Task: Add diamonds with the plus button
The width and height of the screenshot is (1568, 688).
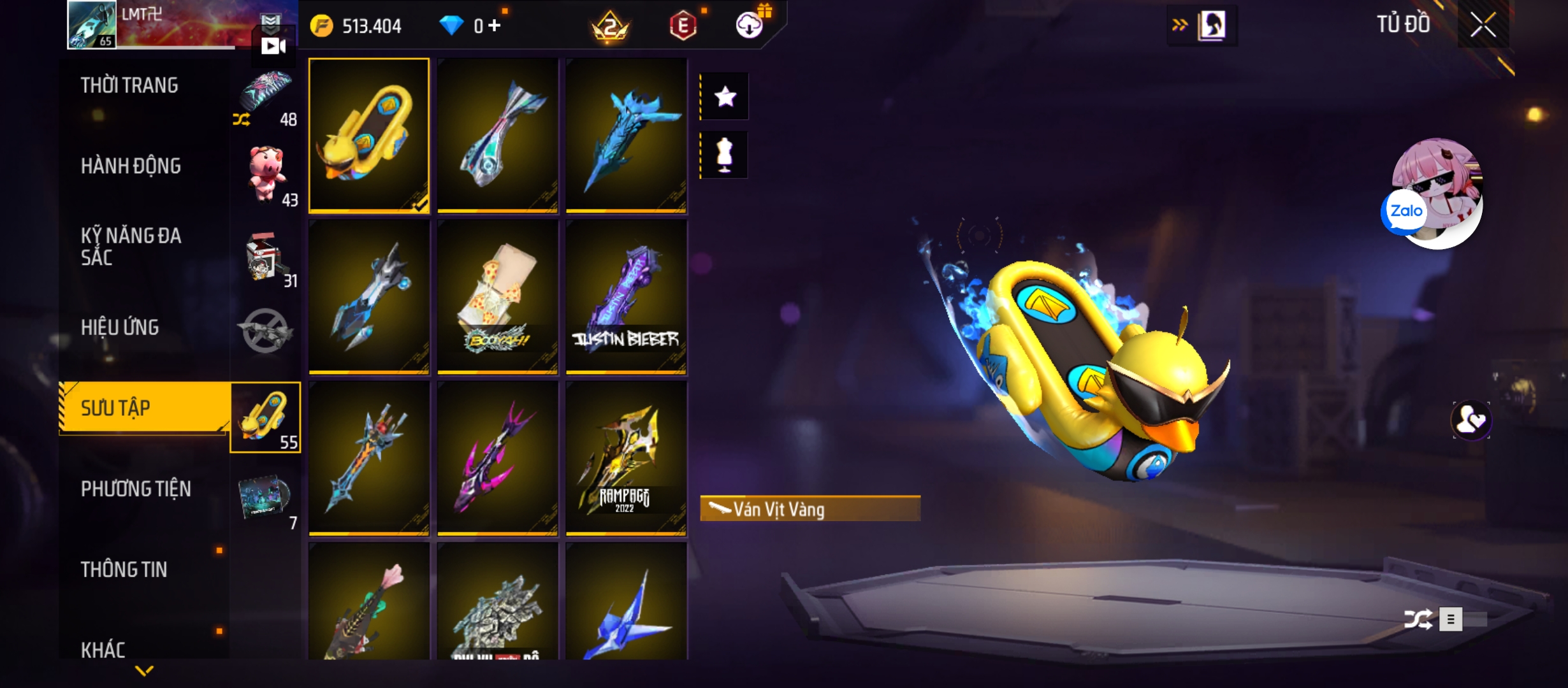Action: 495,26
